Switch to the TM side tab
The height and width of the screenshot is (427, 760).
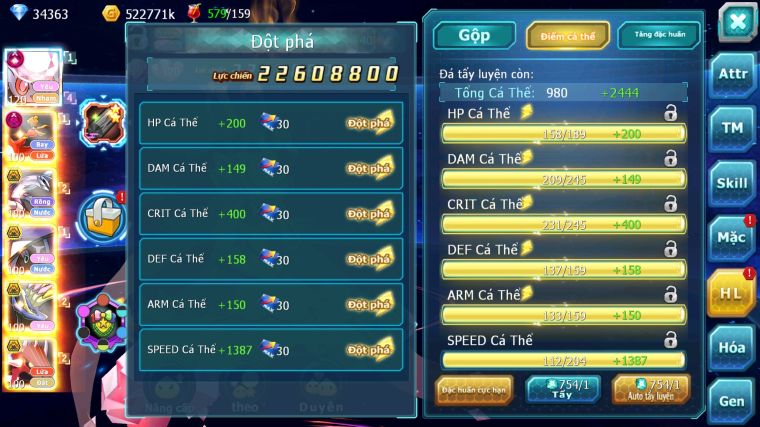tap(733, 128)
